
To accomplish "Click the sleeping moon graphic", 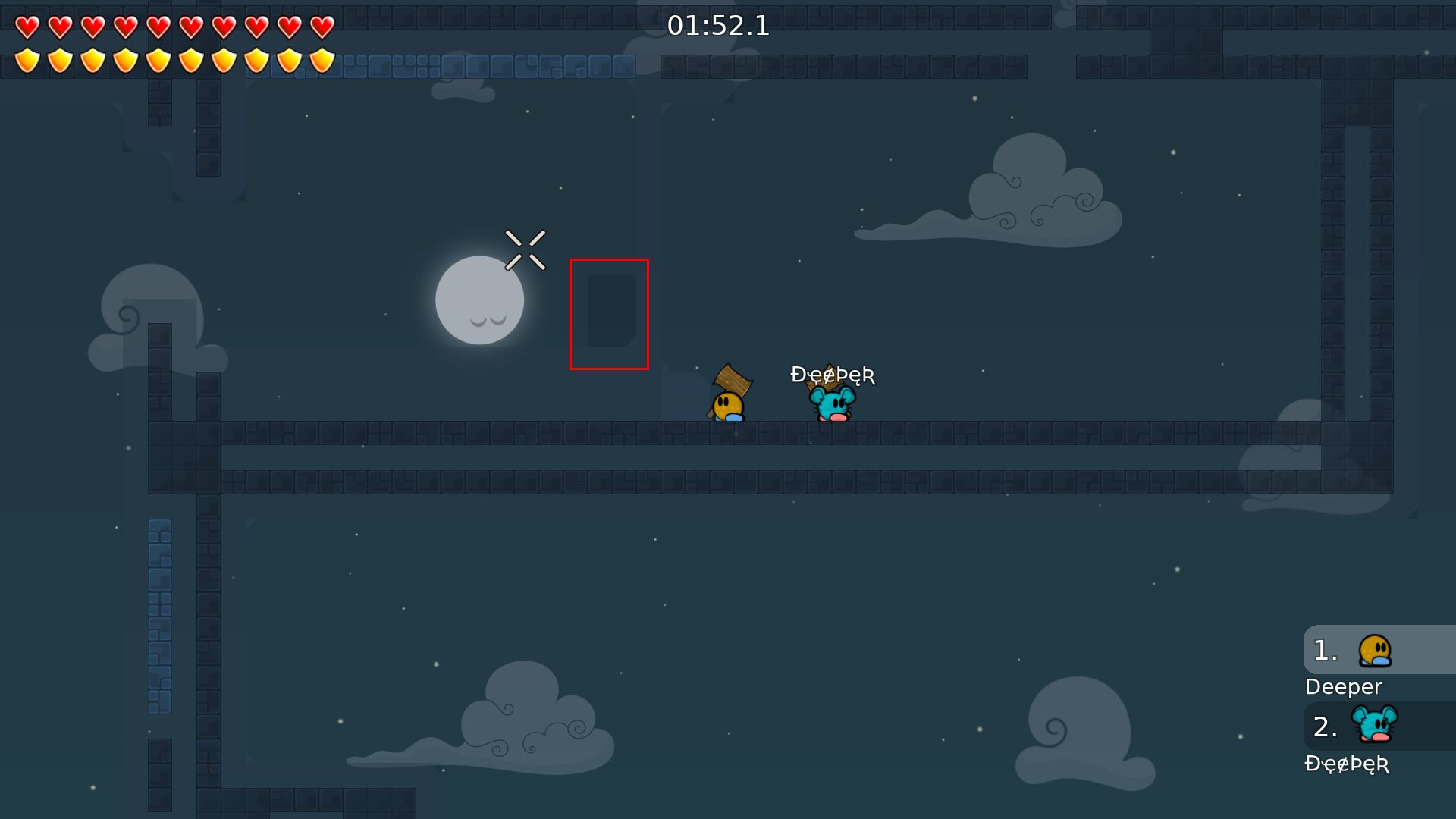I will pos(479,300).
